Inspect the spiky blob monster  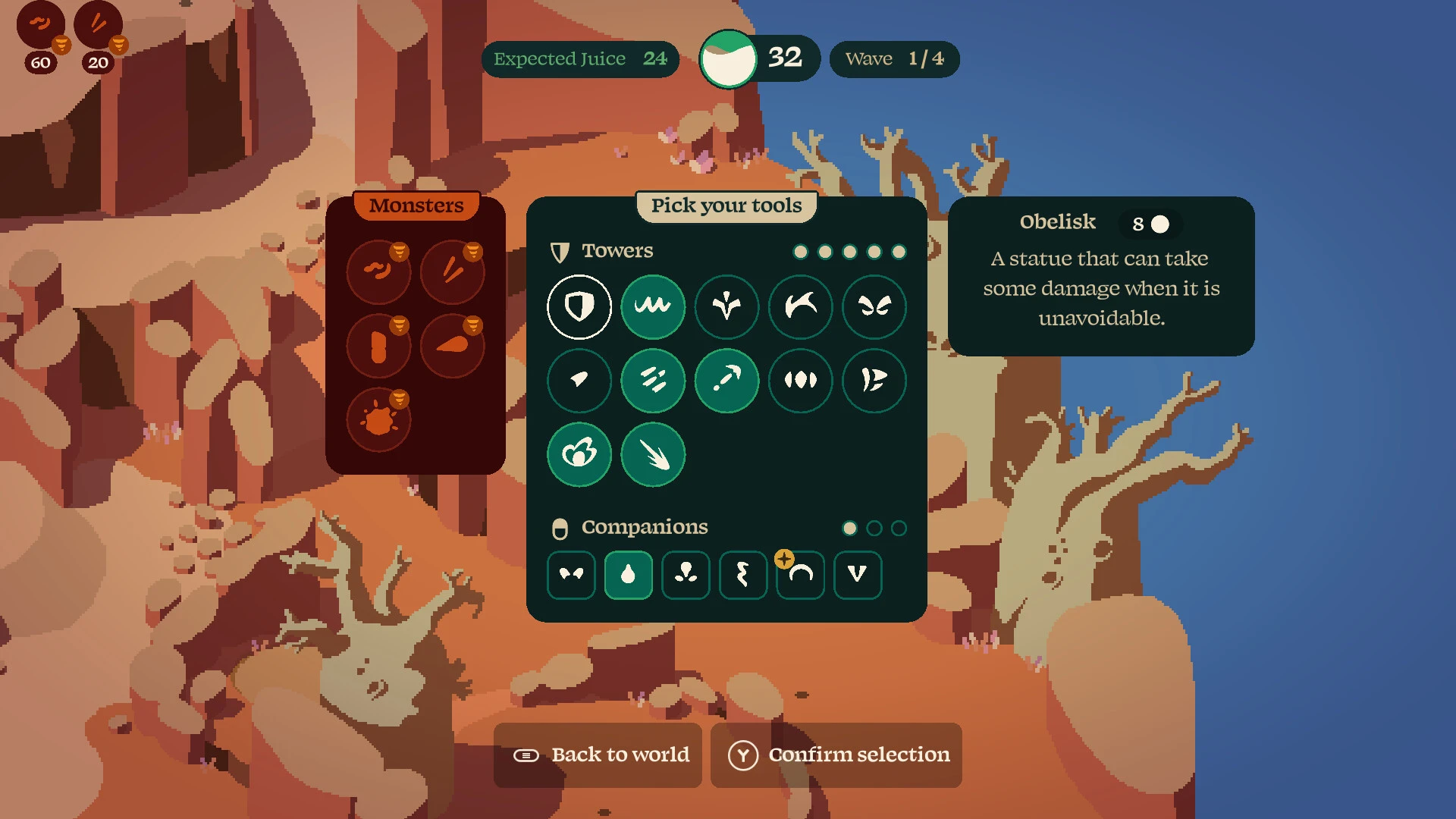[378, 419]
